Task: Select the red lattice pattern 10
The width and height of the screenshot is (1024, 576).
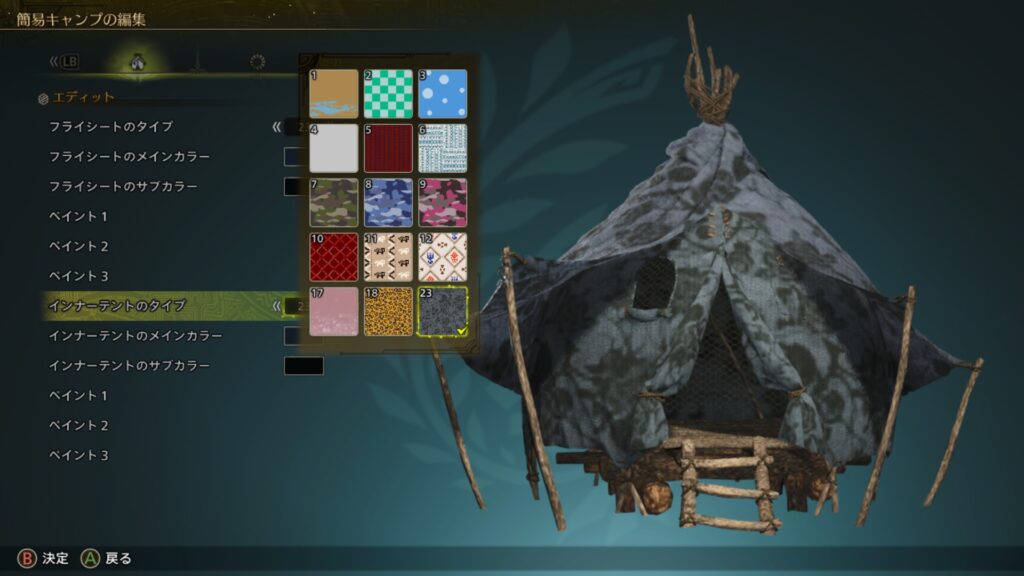Action: (x=333, y=257)
